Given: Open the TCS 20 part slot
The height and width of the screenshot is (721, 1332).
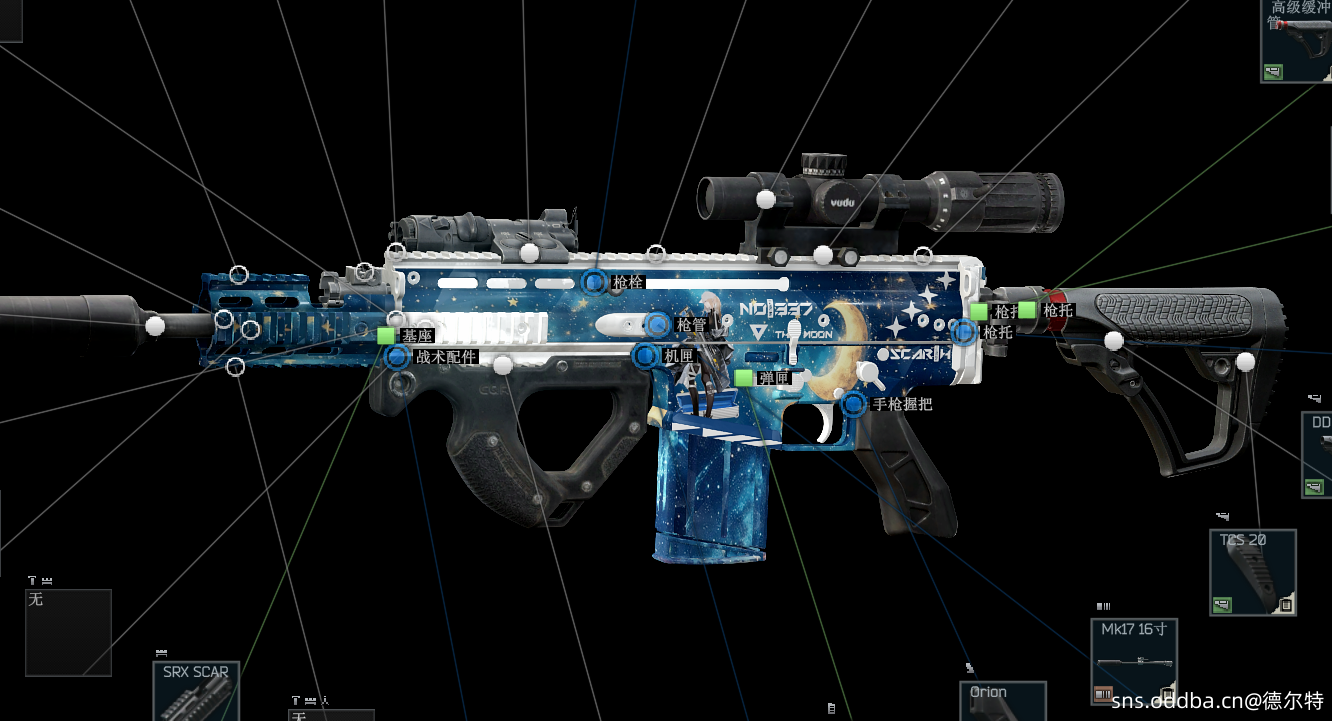Looking at the screenshot, I should 1253,573.
